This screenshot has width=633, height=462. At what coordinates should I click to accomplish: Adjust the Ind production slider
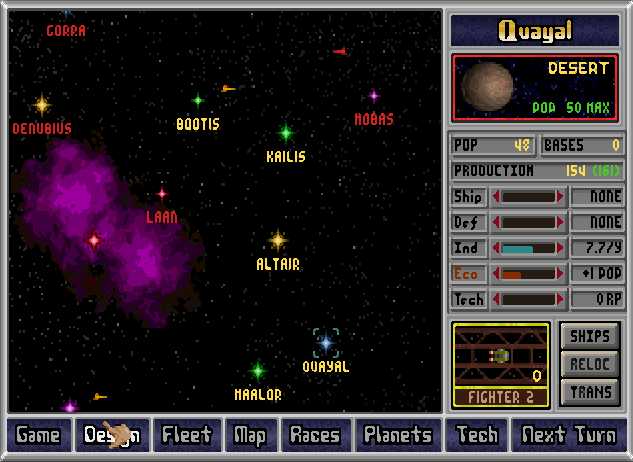(528, 248)
